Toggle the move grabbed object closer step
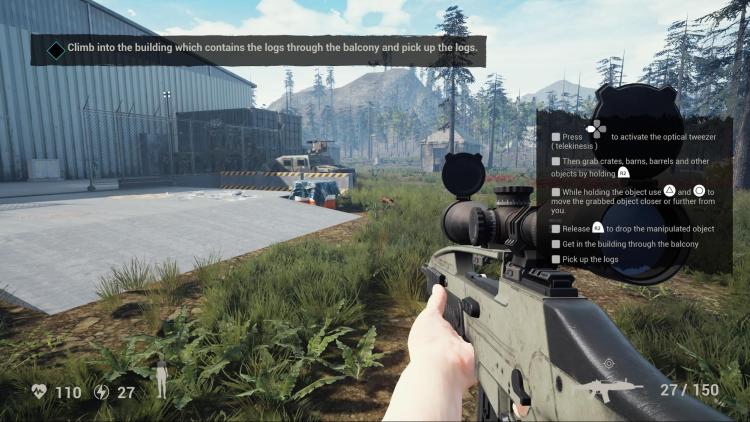Viewport: 750px width, 422px height. [556, 191]
